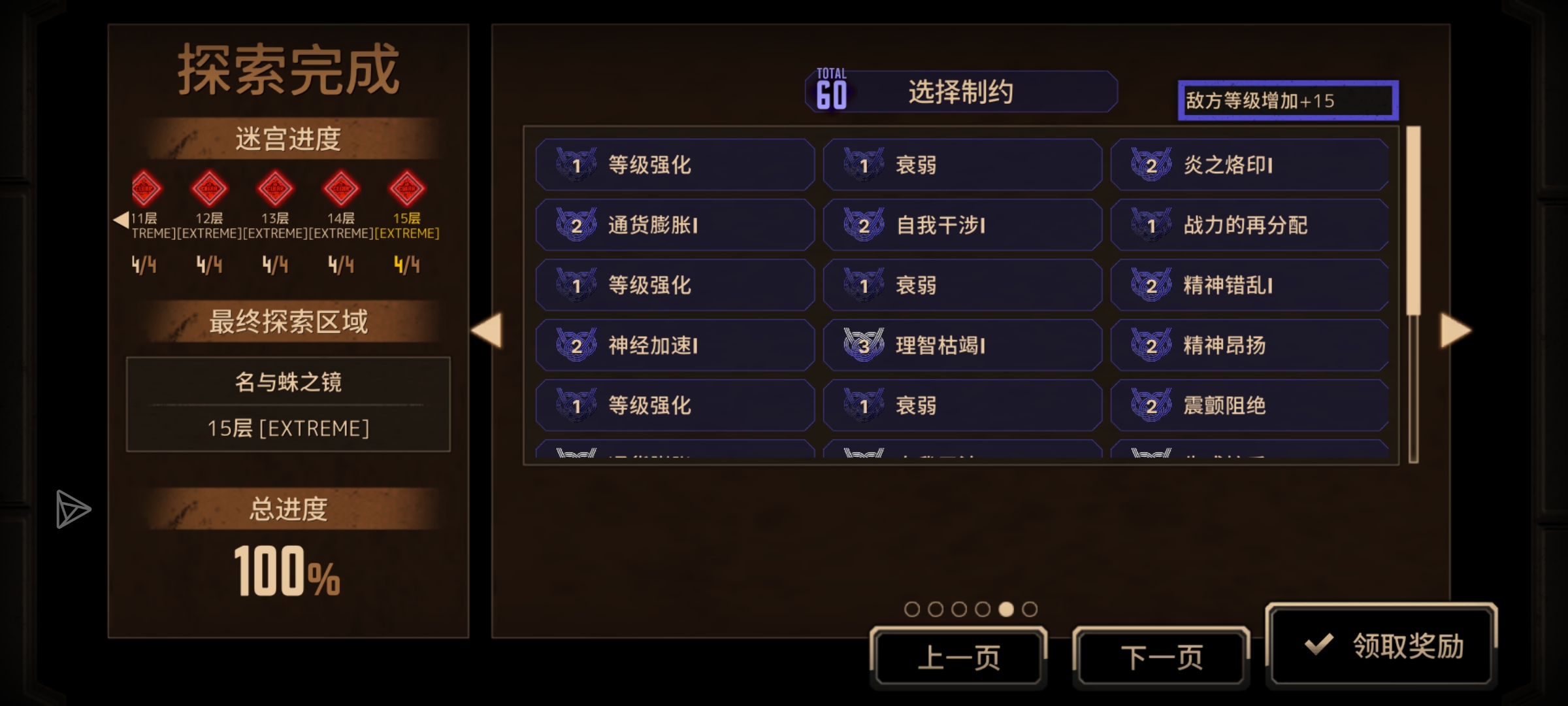Screen dimensions: 1568x706
Task: Click the 震颤阻绝 constraint icon
Action: click(1153, 405)
